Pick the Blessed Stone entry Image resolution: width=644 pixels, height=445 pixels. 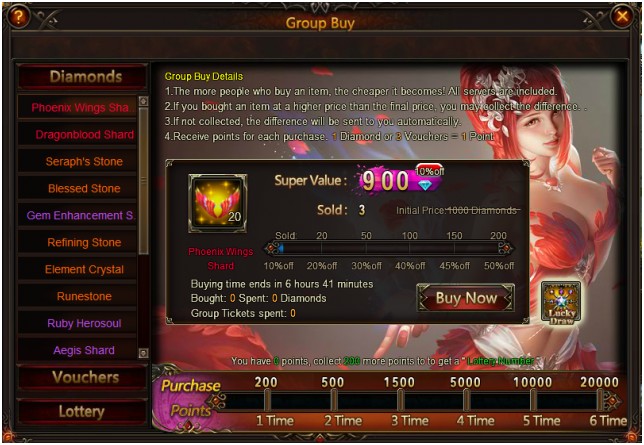(x=84, y=188)
